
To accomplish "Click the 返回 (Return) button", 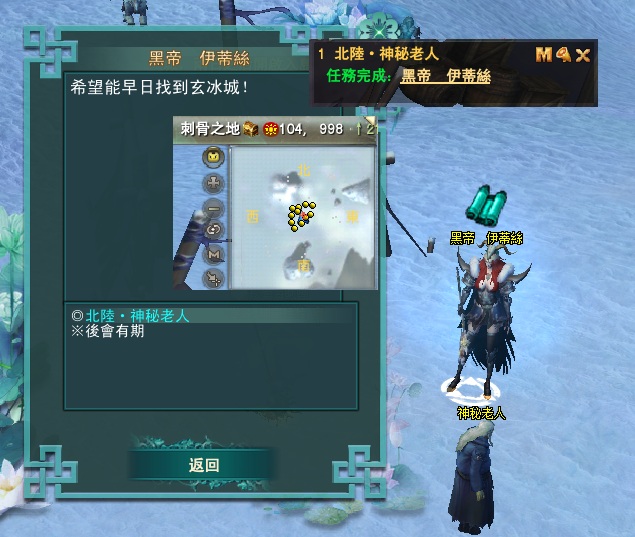I will click(x=203, y=465).
